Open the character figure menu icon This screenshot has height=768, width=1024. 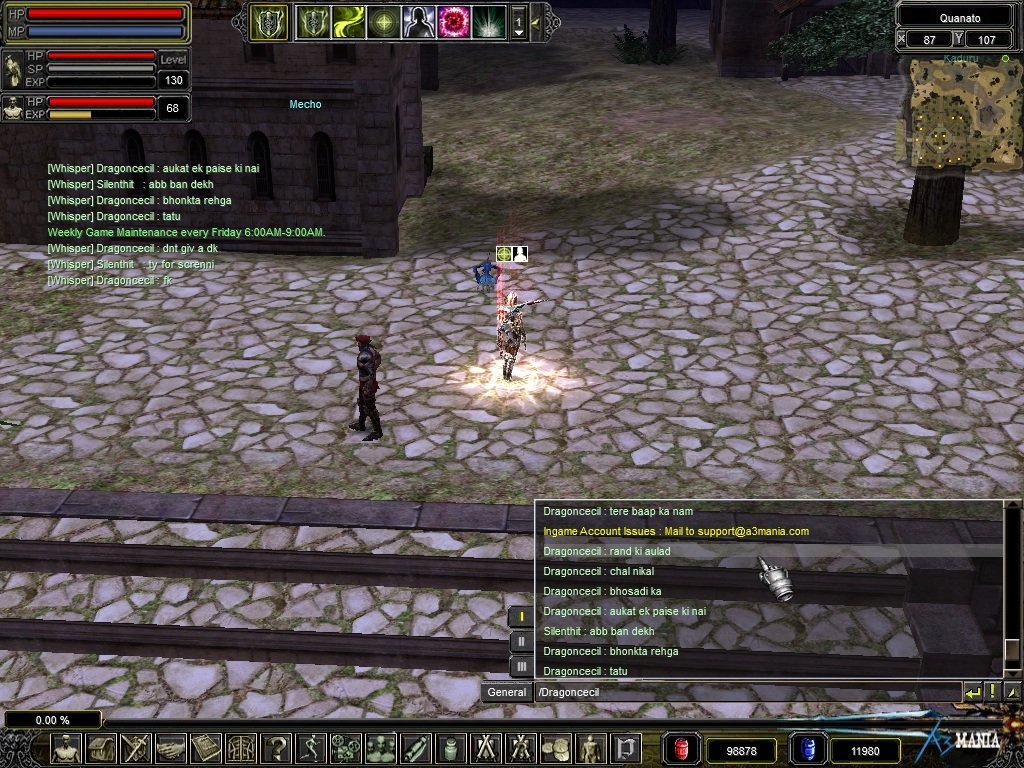pyautogui.click(x=66, y=748)
